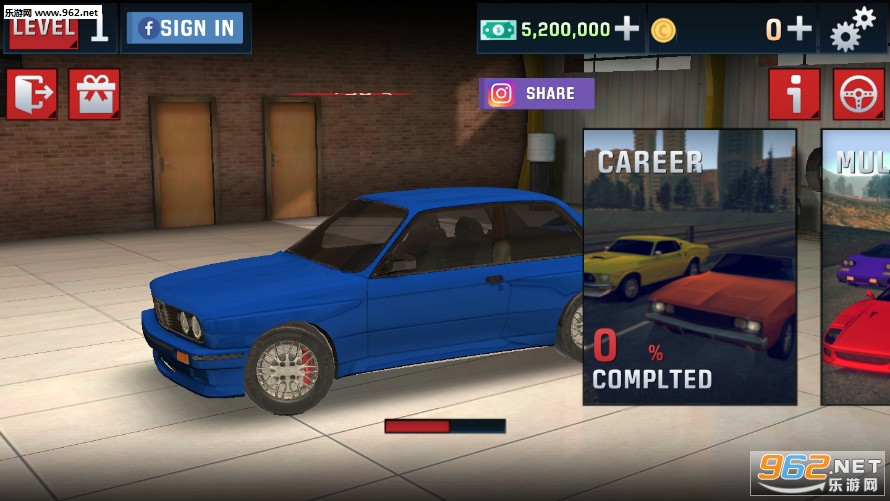Open the steering wheel controls menu
This screenshot has width=890, height=501.
(858, 94)
